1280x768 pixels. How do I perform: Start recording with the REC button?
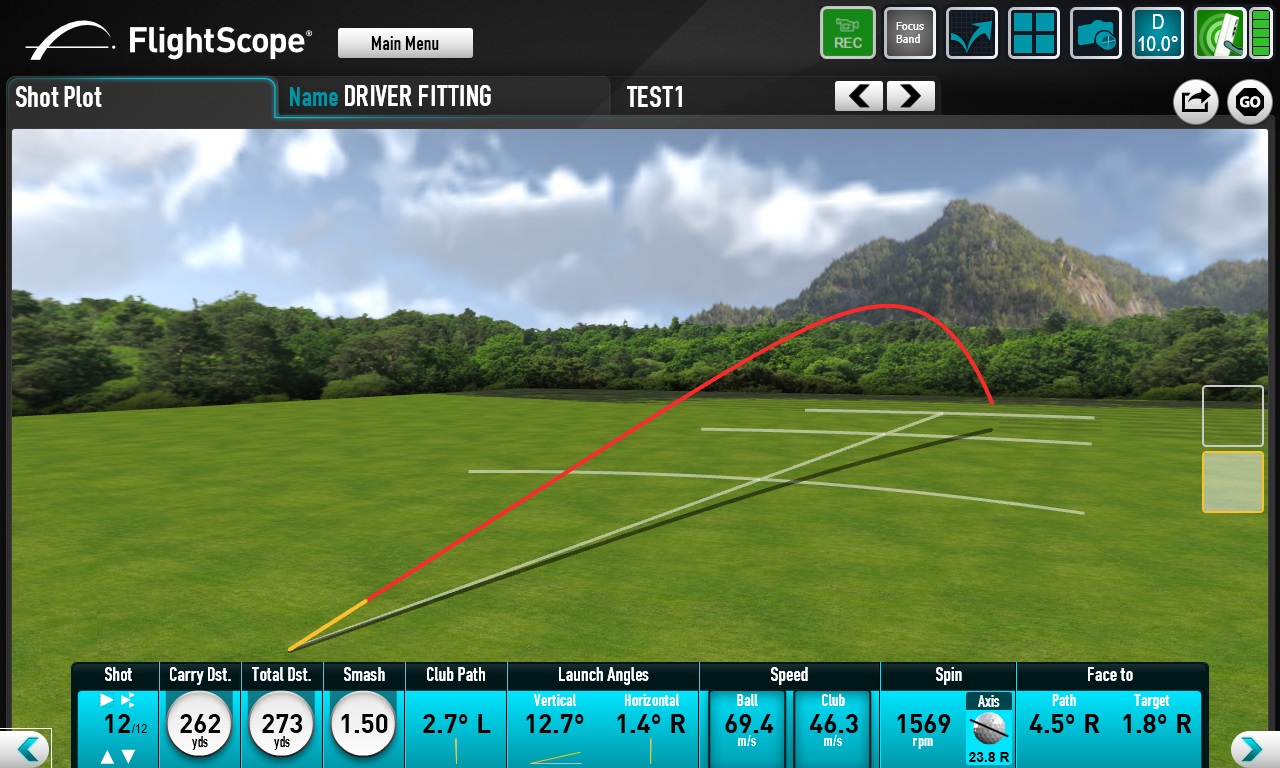(848, 33)
